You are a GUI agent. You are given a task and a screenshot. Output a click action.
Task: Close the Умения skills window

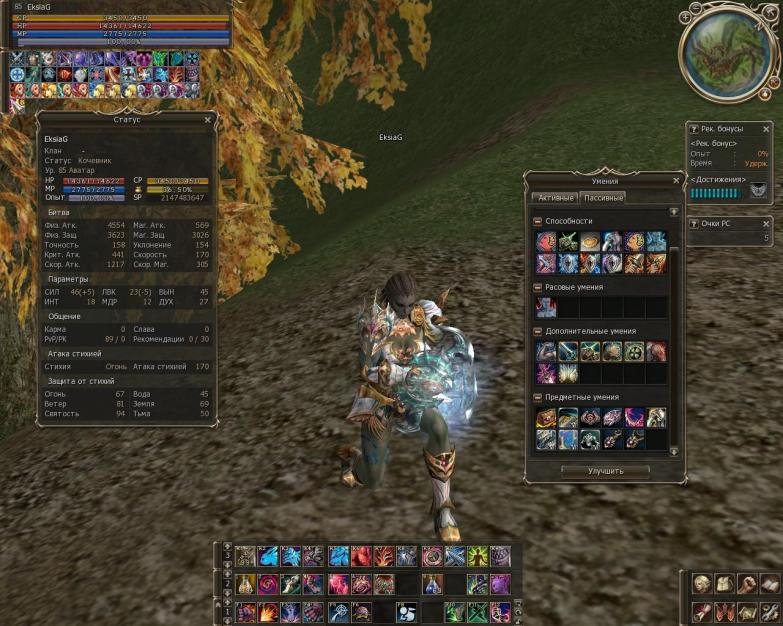pos(674,181)
